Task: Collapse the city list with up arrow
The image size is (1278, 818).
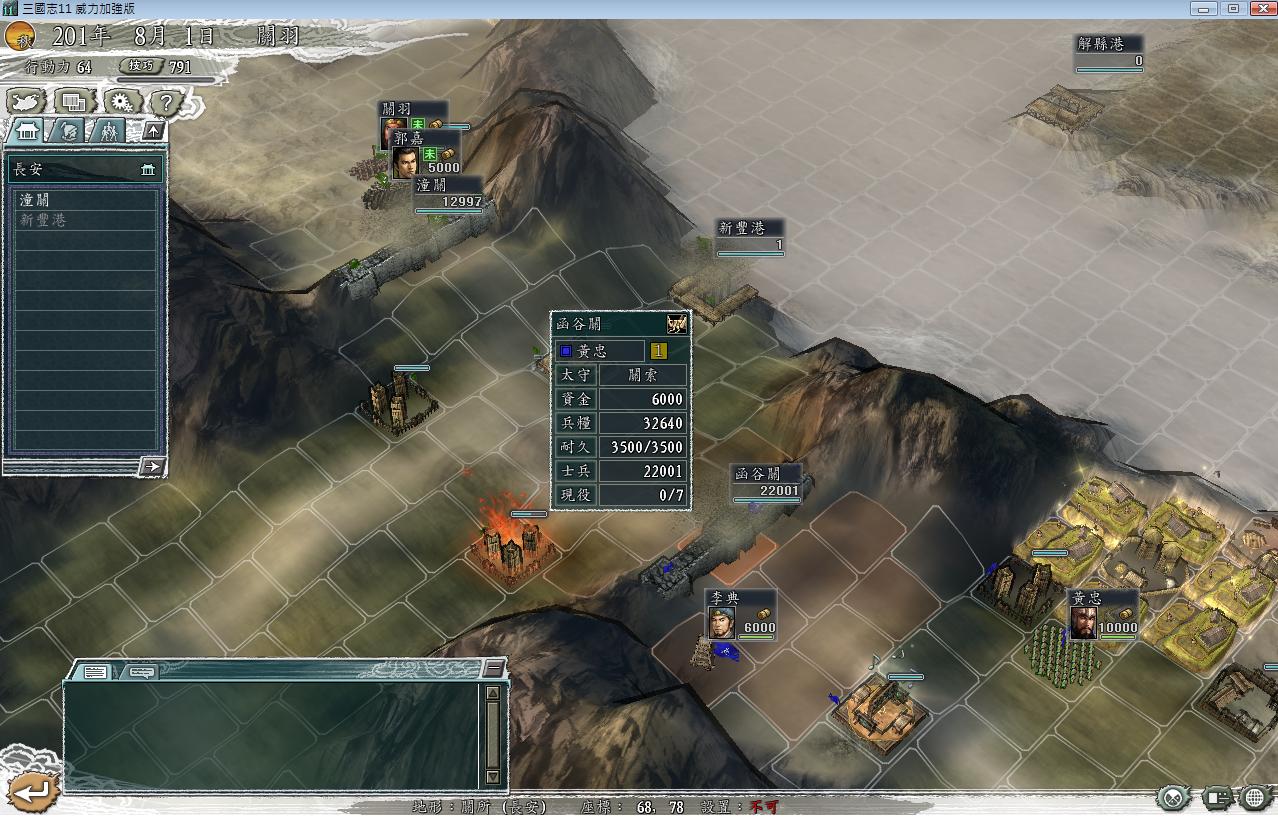Action: point(153,131)
